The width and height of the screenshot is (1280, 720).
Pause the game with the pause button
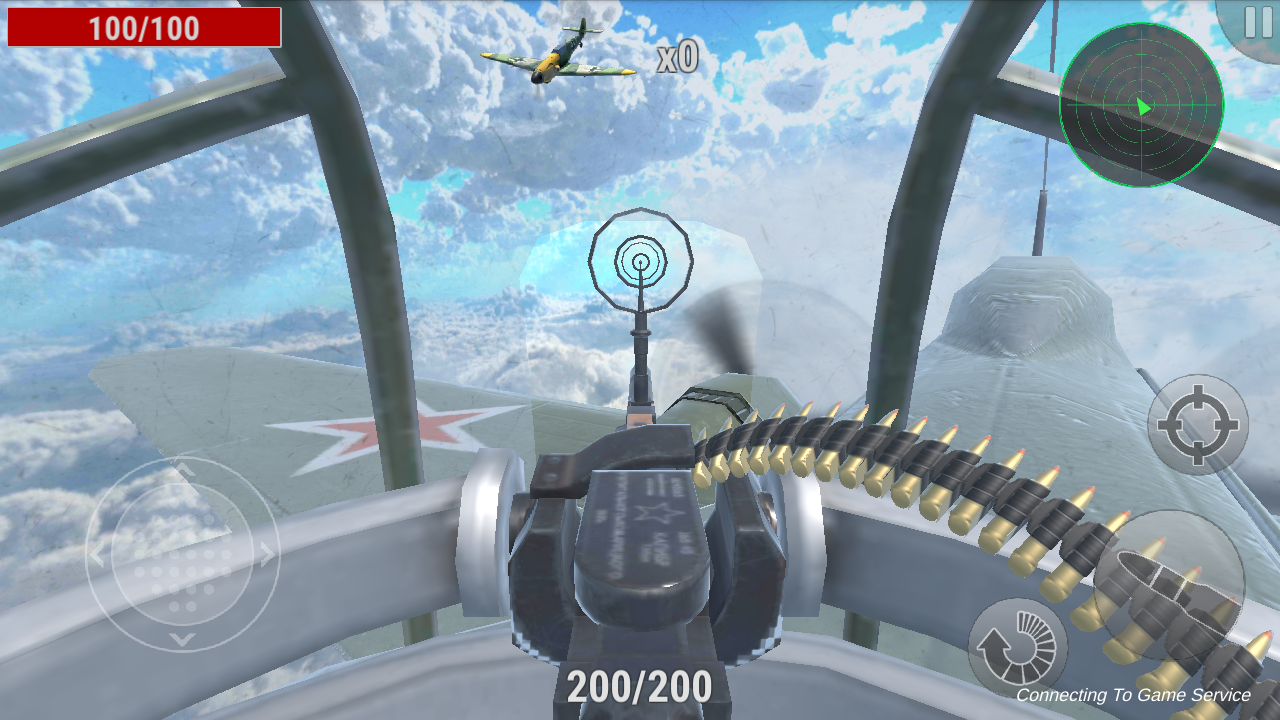point(1254,22)
